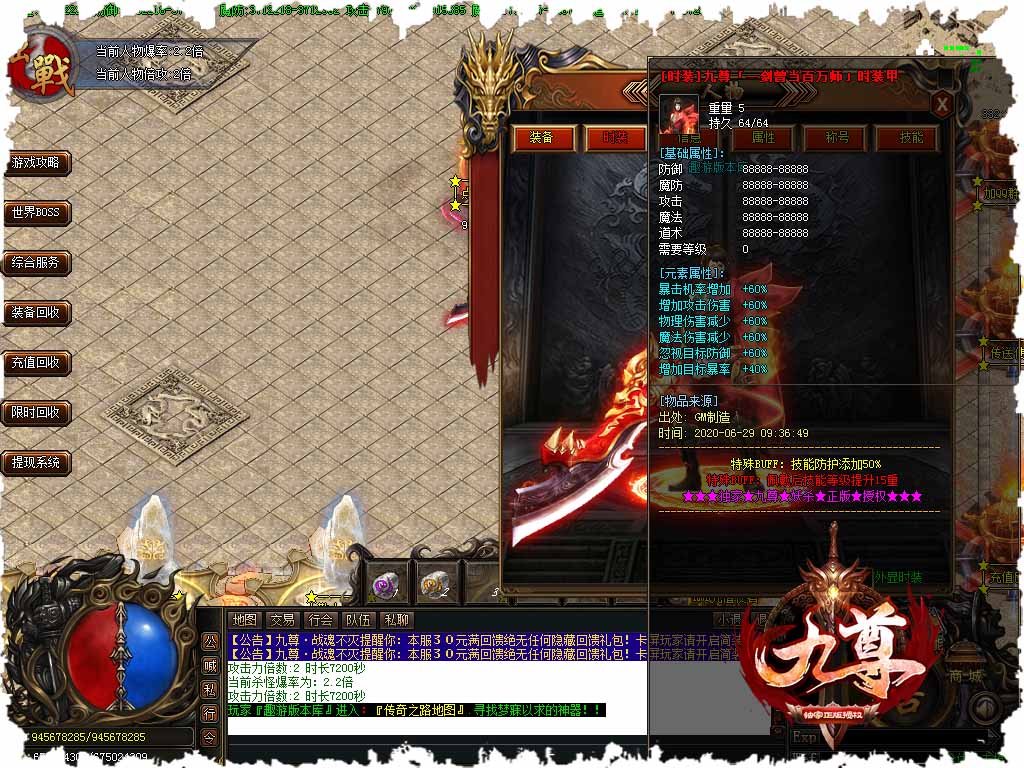The width and height of the screenshot is (1024, 768).
Task: Select the 地图 map chat channel
Action: (244, 620)
